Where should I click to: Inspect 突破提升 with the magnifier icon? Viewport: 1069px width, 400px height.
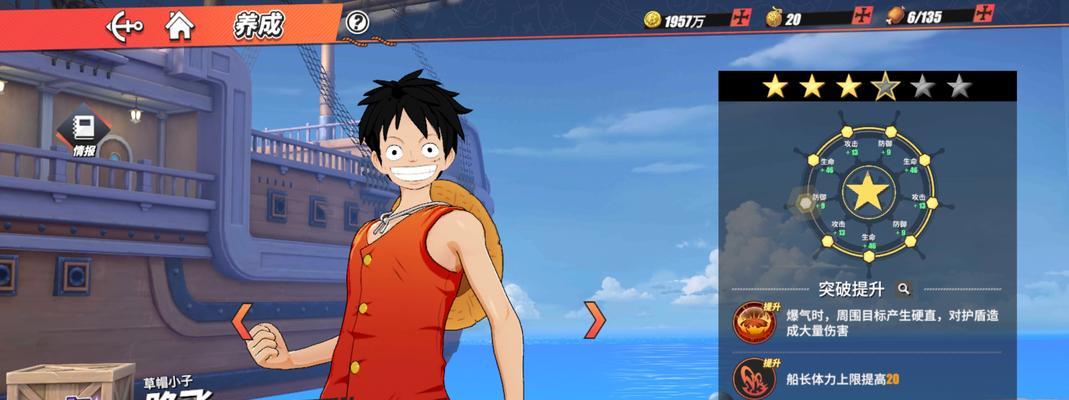click(x=904, y=289)
